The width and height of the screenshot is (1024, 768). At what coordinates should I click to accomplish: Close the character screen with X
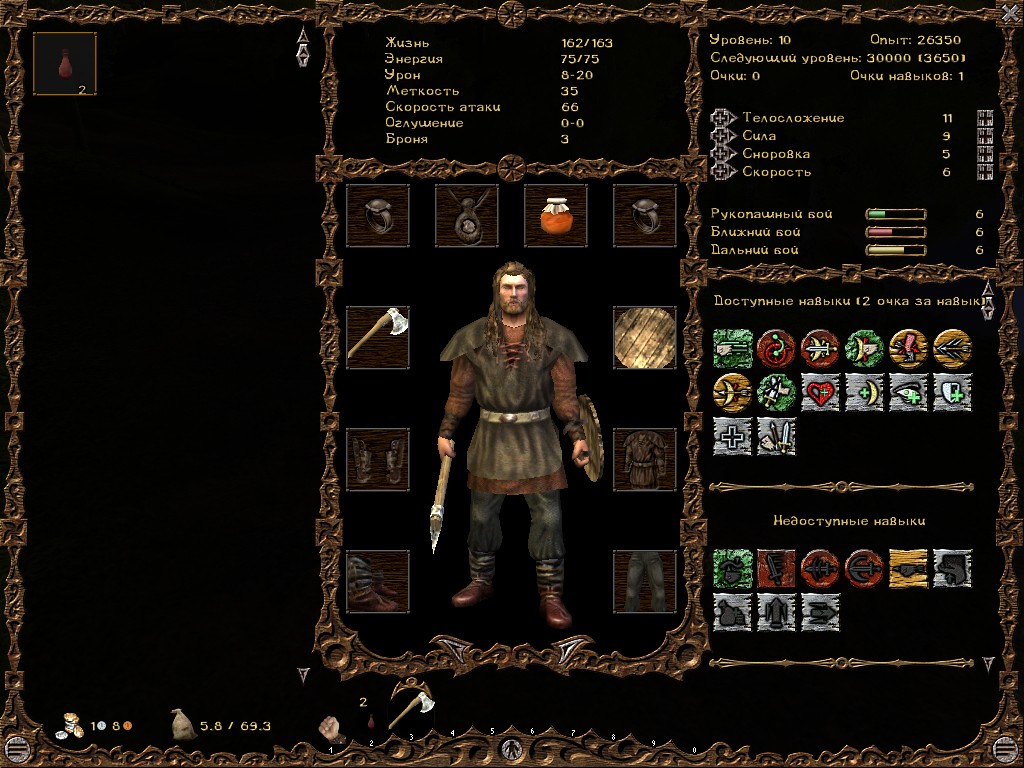(x=1009, y=13)
